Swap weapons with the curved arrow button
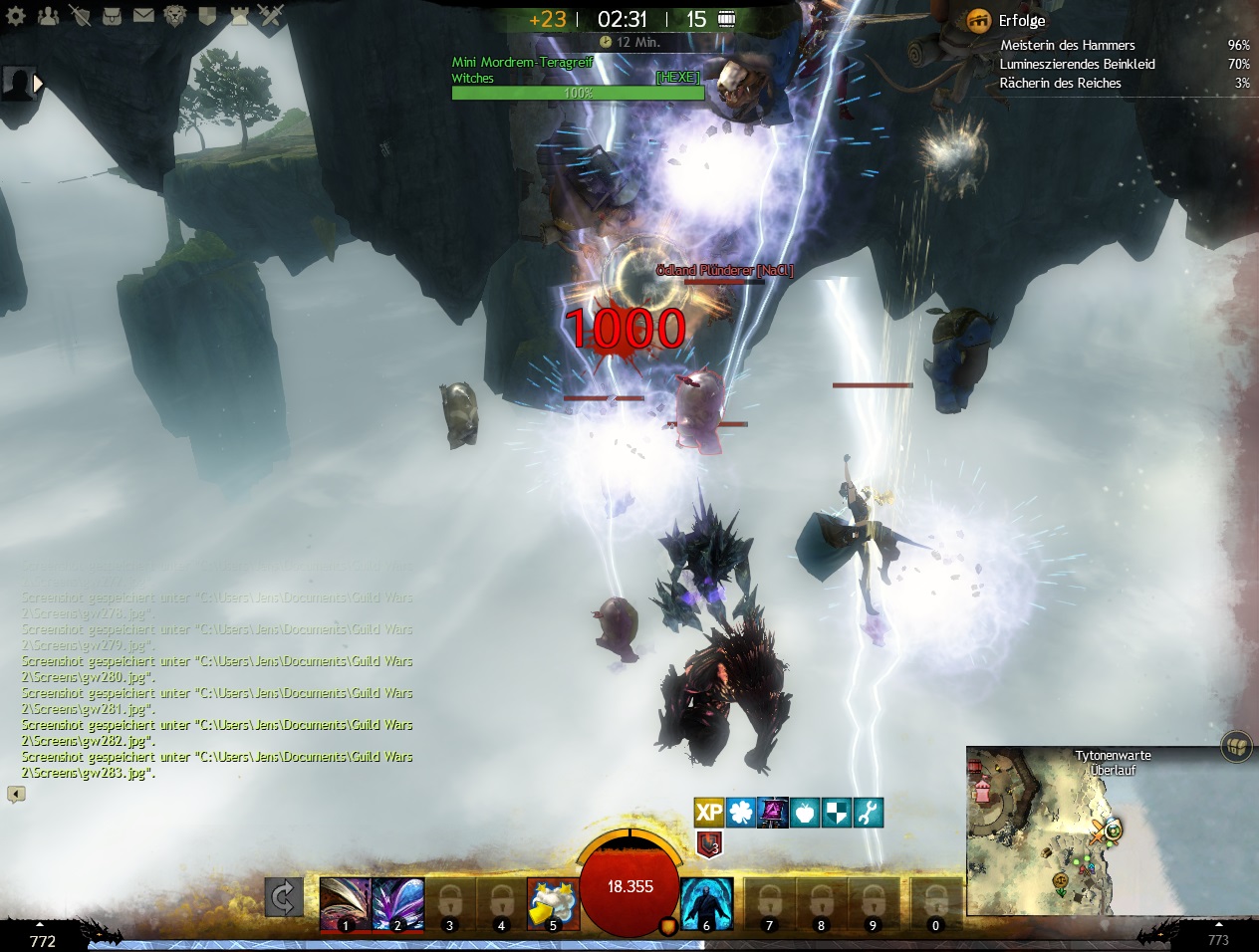The image size is (1259, 952). [x=283, y=898]
